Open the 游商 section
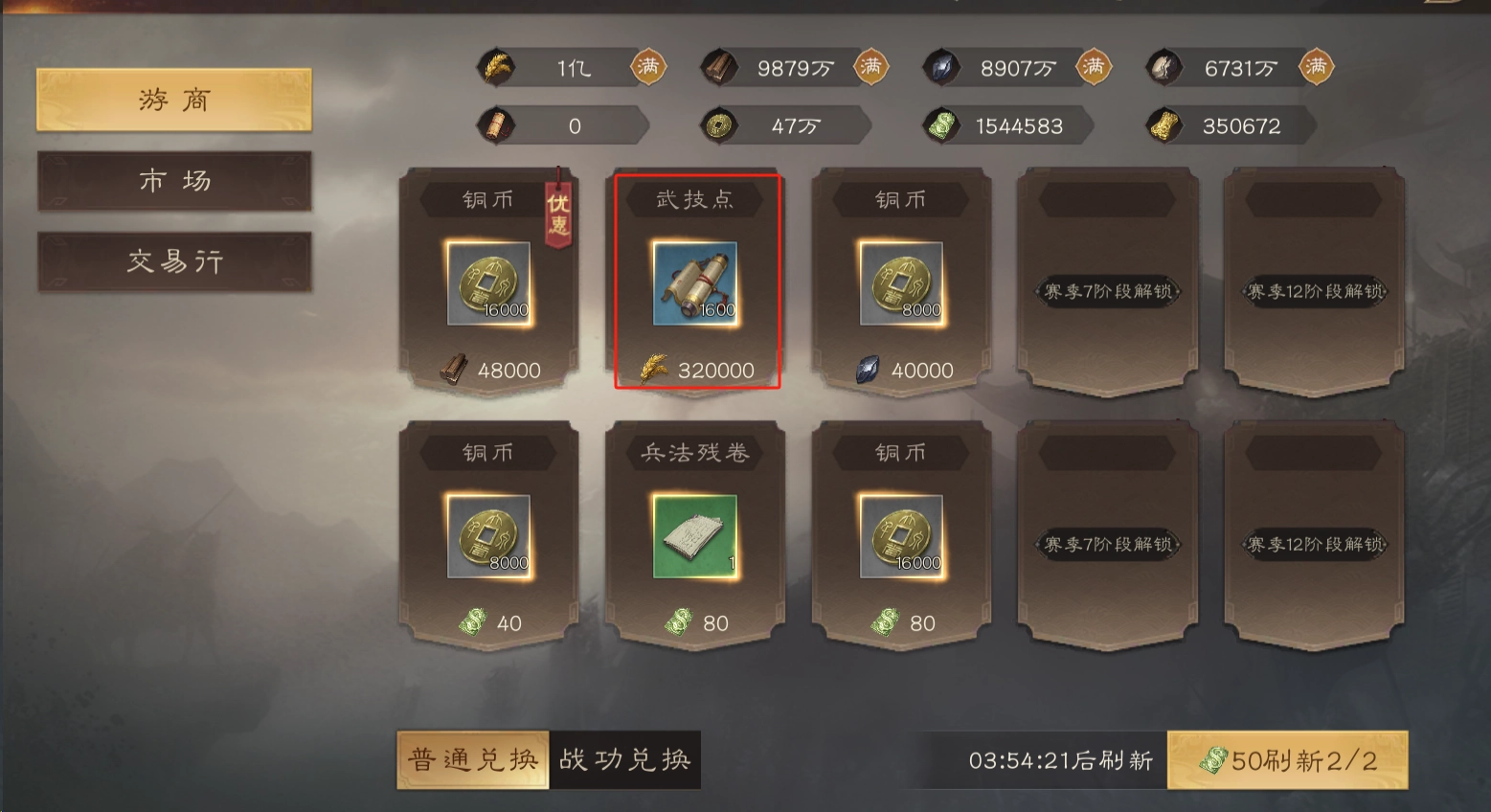 coord(173,100)
